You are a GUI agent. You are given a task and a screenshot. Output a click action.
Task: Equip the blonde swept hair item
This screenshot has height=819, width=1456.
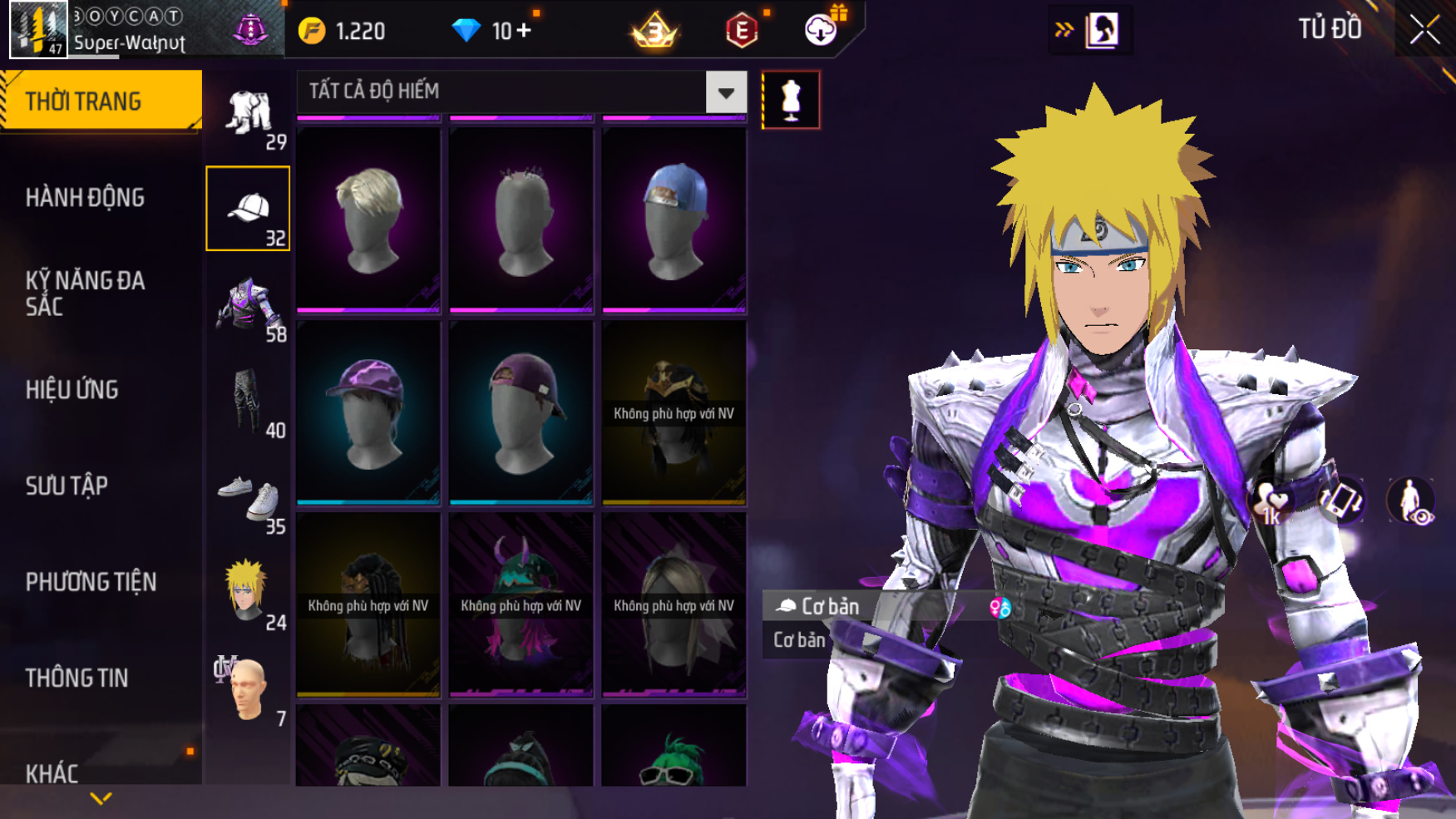(x=368, y=219)
